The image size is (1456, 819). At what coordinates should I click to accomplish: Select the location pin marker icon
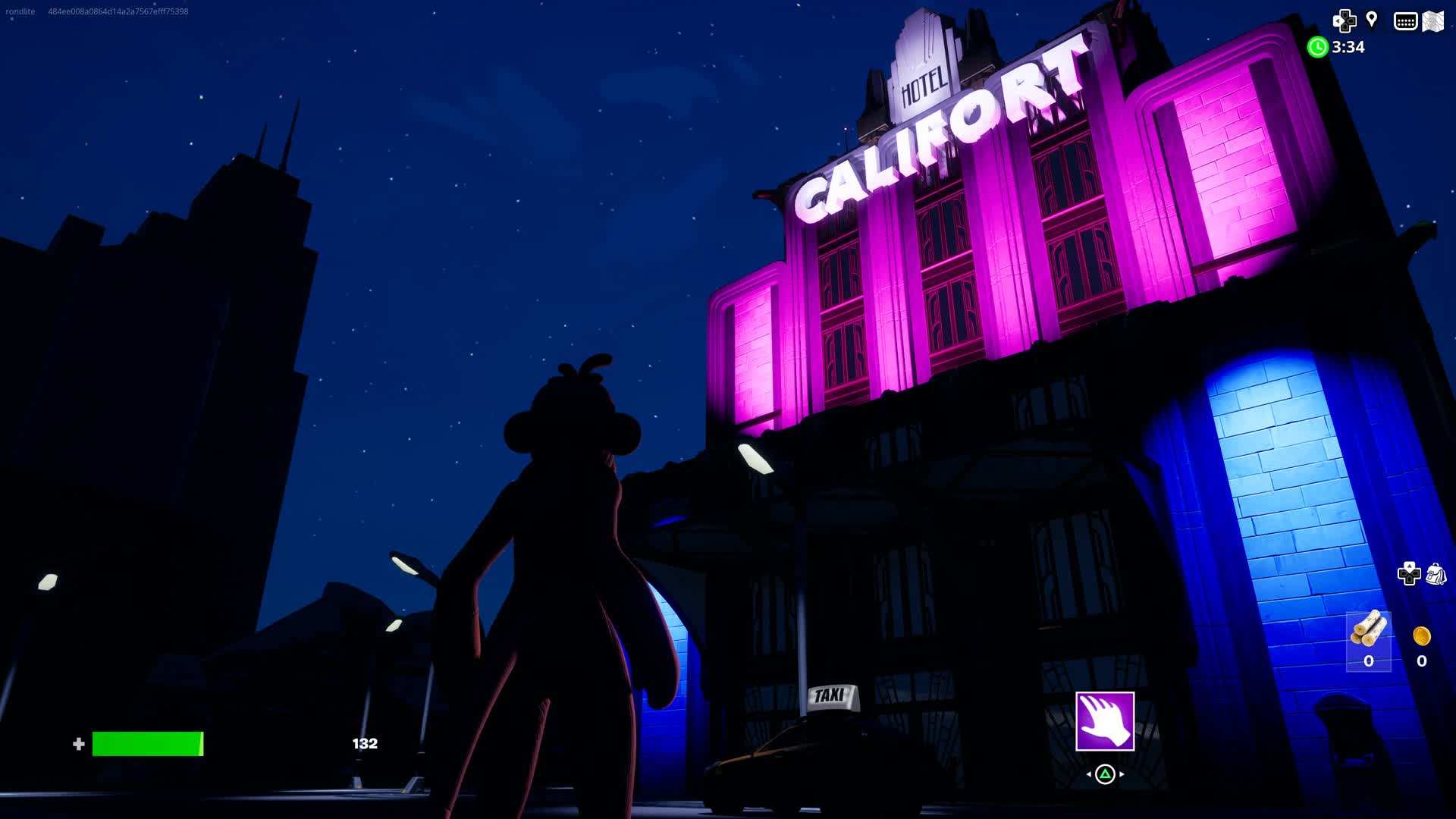point(1370,20)
